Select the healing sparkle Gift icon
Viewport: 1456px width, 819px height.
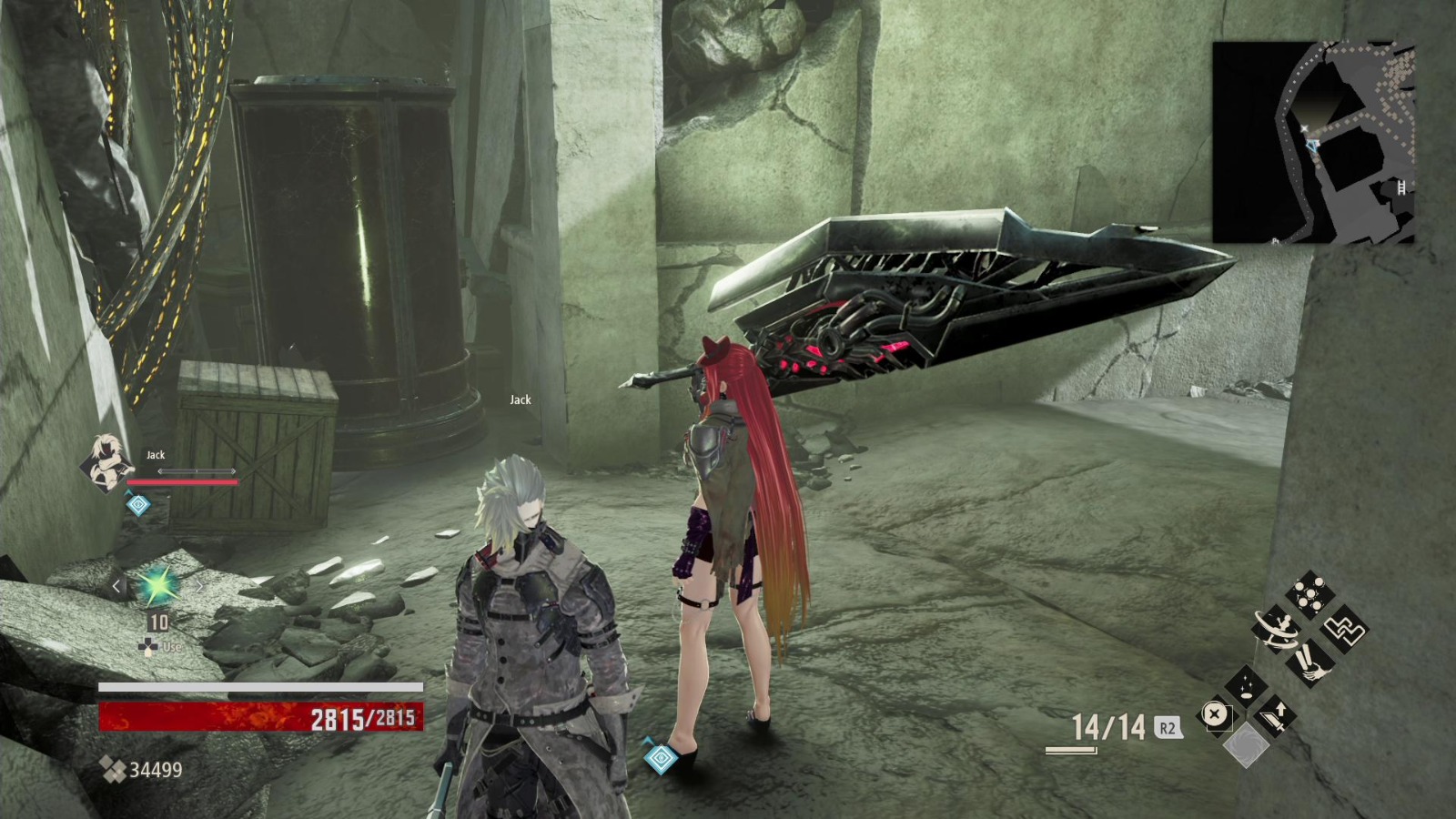click(x=1247, y=684)
